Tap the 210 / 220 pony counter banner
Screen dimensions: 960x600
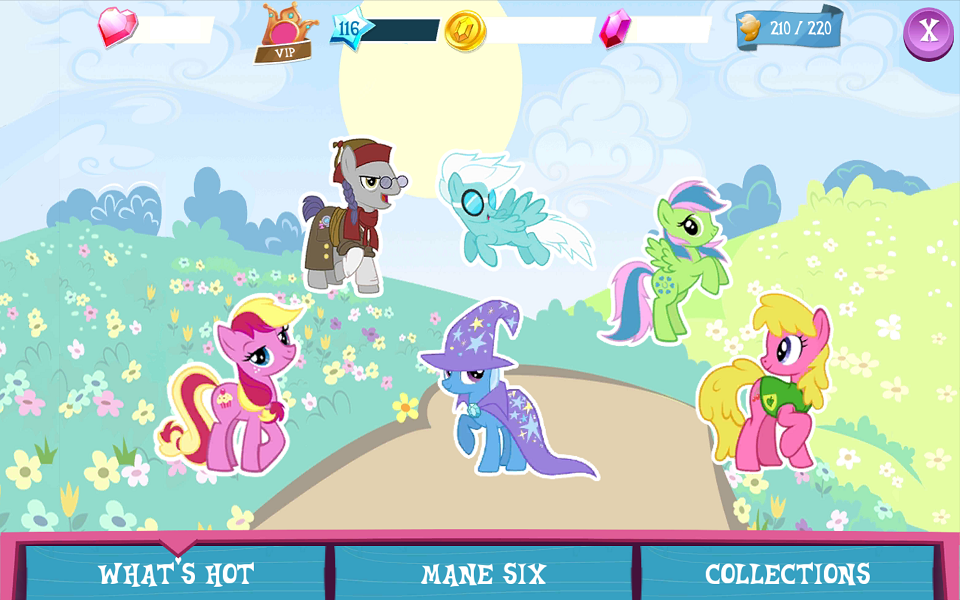click(x=789, y=28)
